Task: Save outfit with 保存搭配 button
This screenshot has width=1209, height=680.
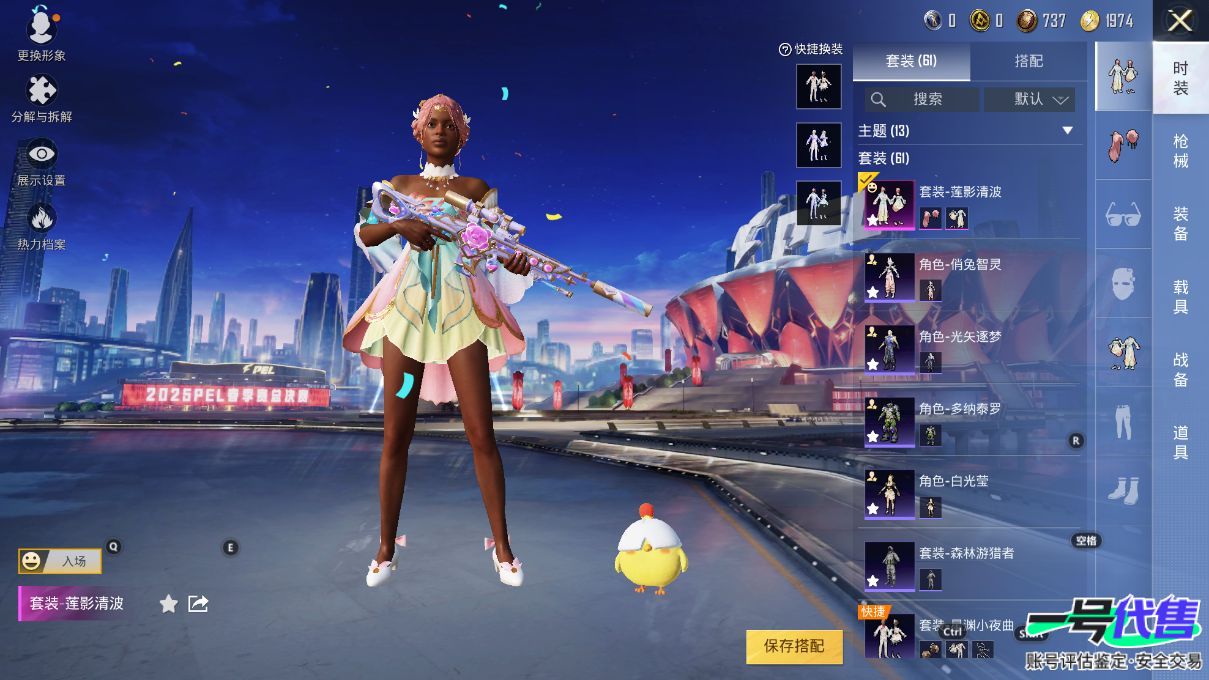Action: (794, 646)
